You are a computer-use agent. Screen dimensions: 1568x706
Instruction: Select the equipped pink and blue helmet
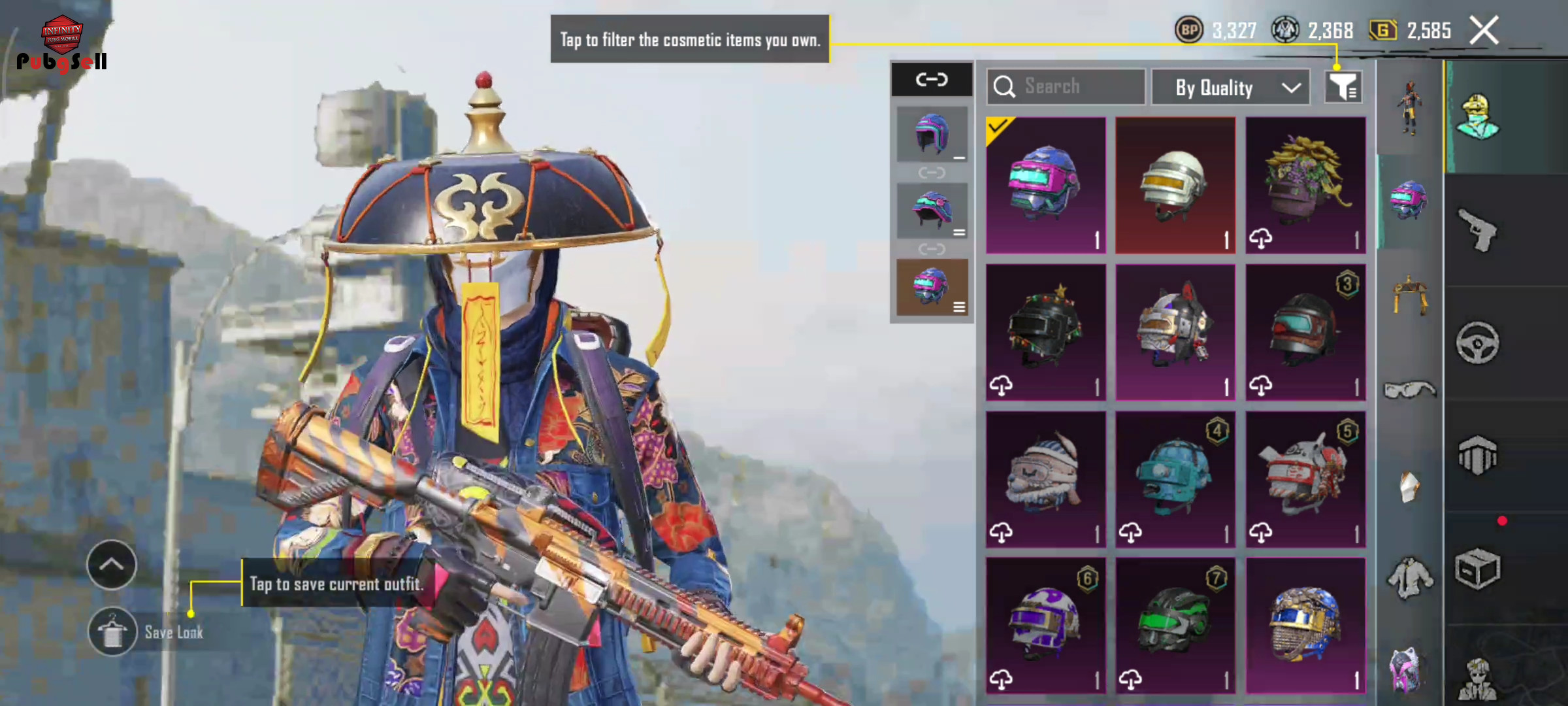pyautogui.click(x=1045, y=185)
